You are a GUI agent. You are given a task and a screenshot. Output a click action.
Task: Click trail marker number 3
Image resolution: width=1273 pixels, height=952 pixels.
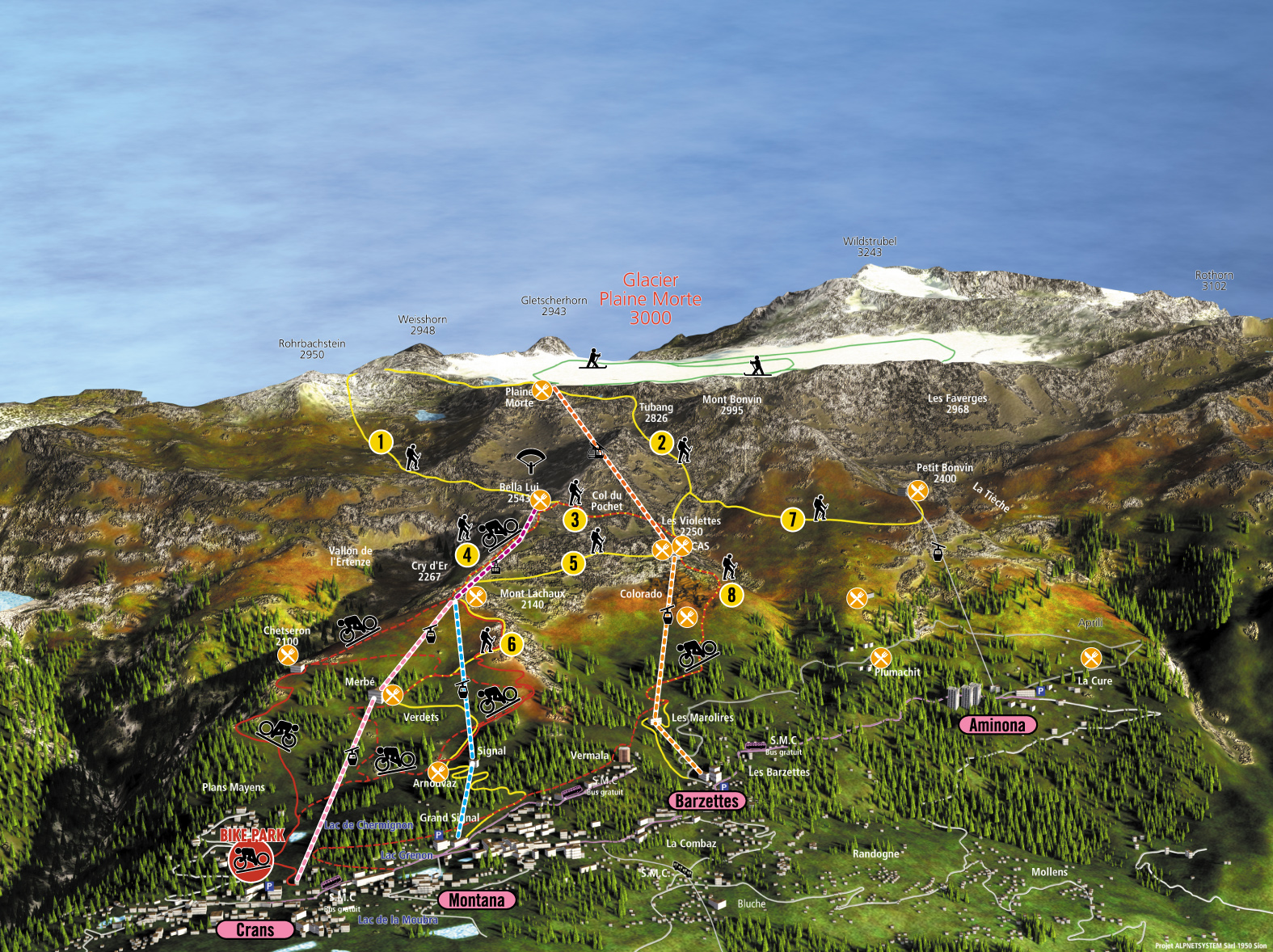pyautogui.click(x=575, y=519)
